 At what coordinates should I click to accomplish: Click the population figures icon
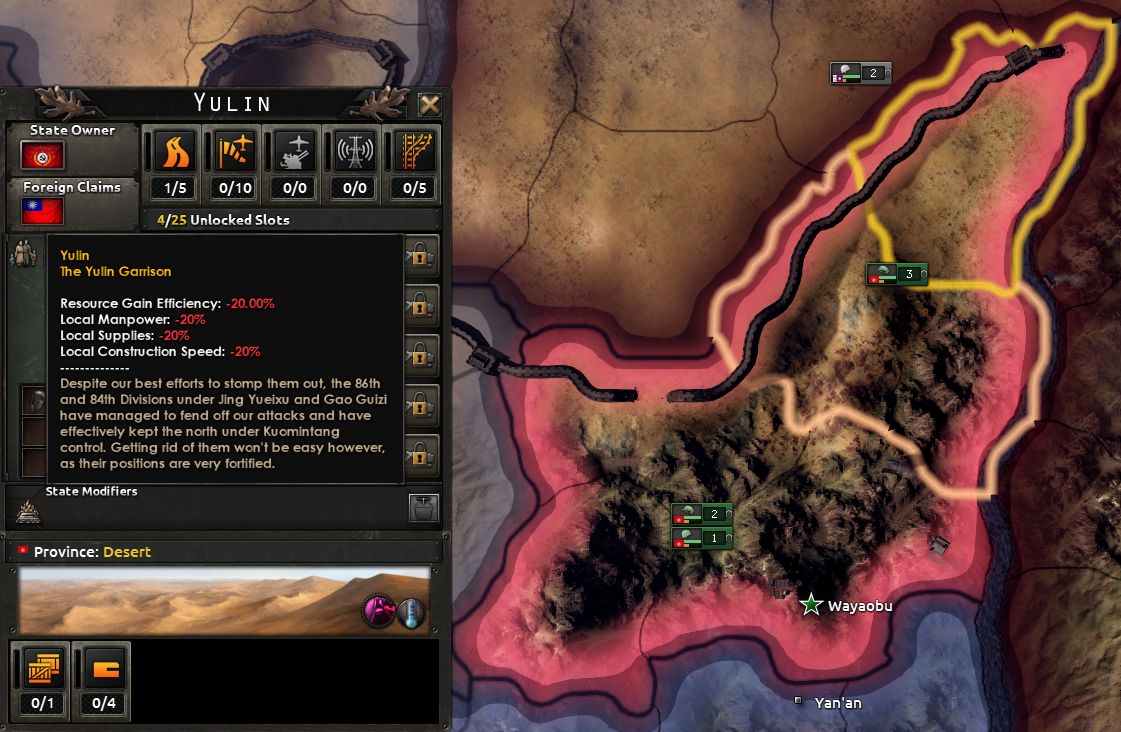(23, 256)
